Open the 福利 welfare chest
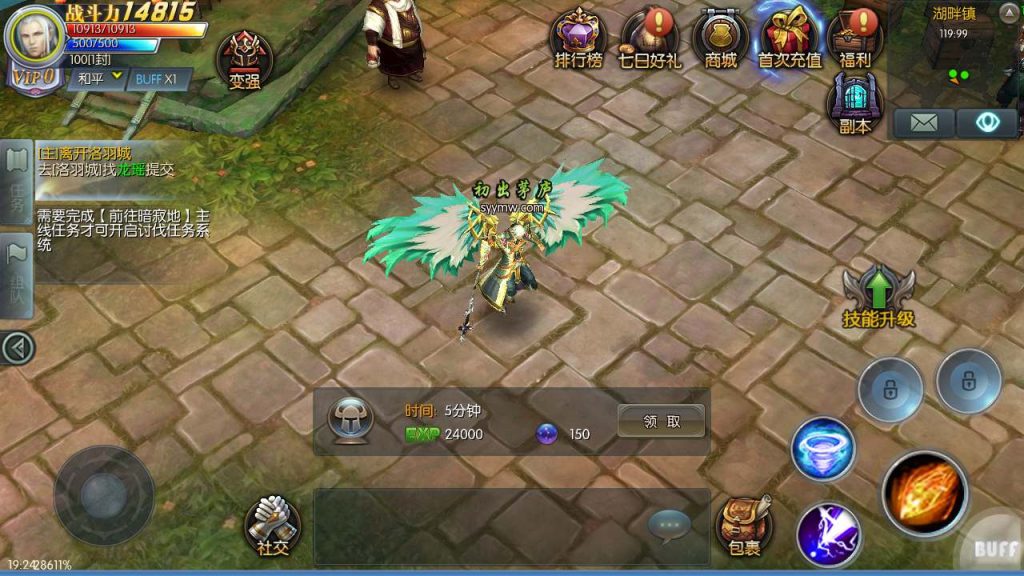Image resolution: width=1024 pixels, height=576 pixels. (x=856, y=38)
